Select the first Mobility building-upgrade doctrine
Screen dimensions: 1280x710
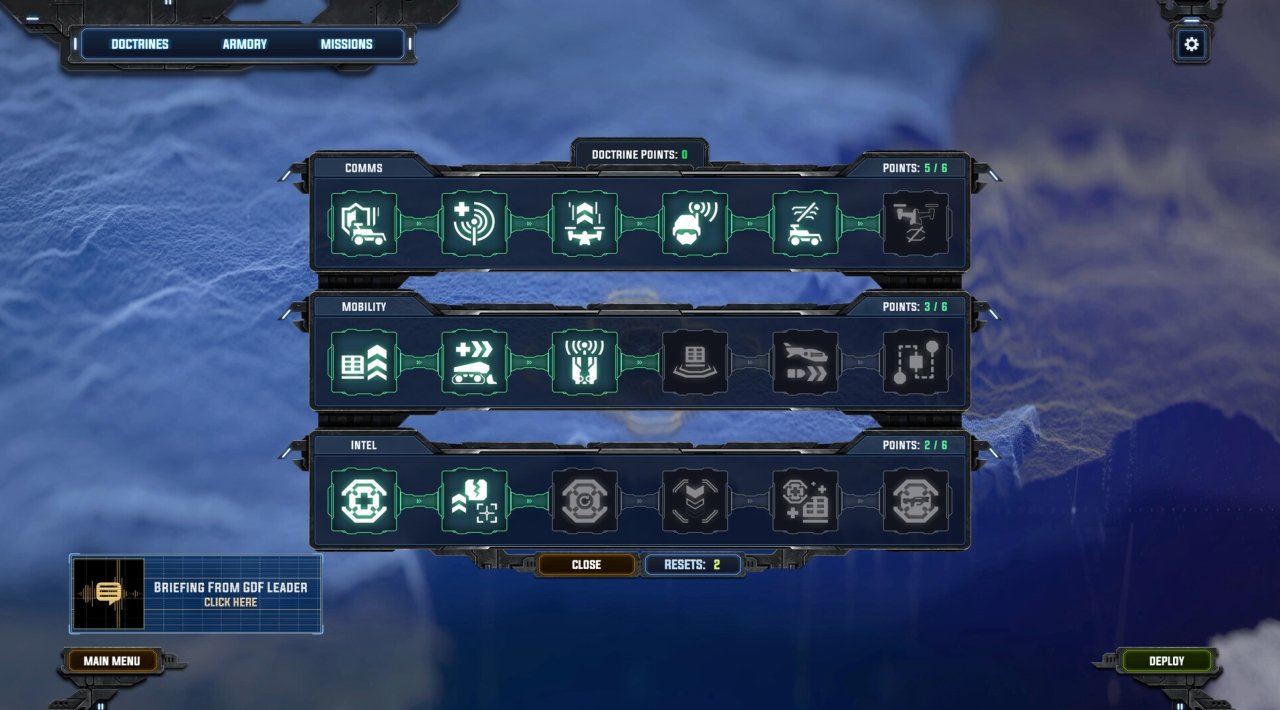364,362
